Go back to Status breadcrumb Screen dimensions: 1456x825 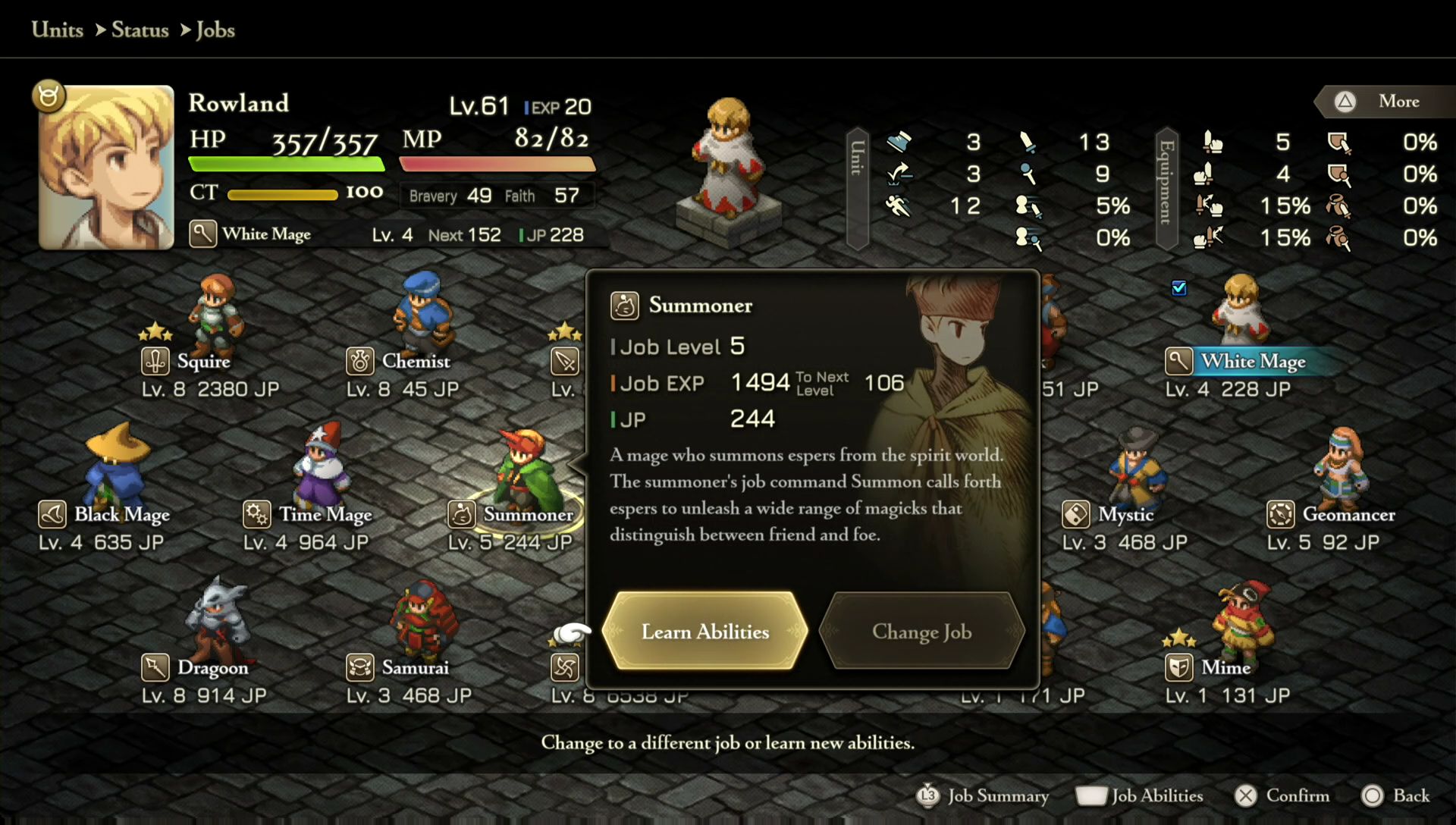pyautogui.click(x=140, y=30)
